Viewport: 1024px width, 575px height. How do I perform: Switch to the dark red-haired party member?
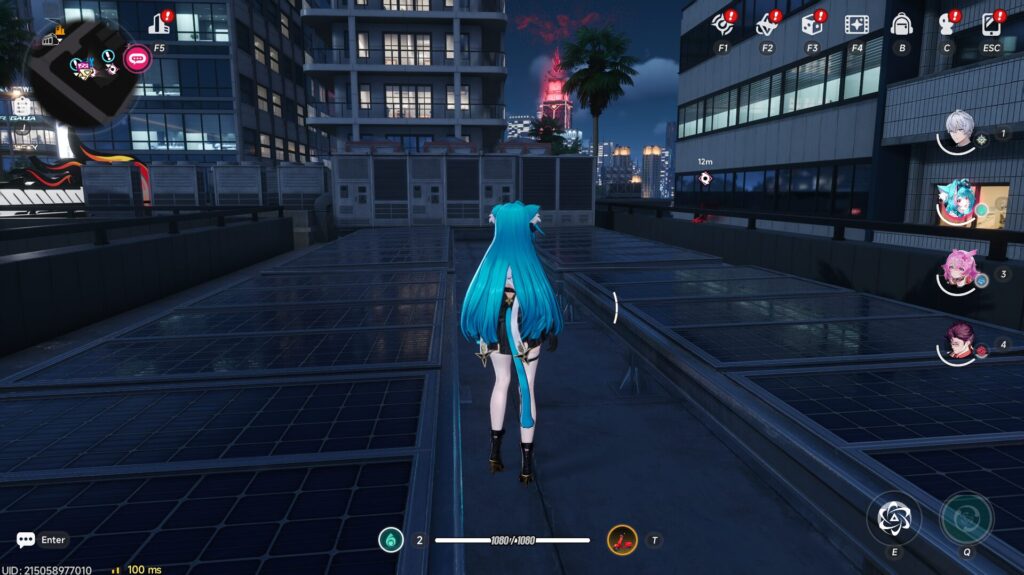(x=960, y=342)
